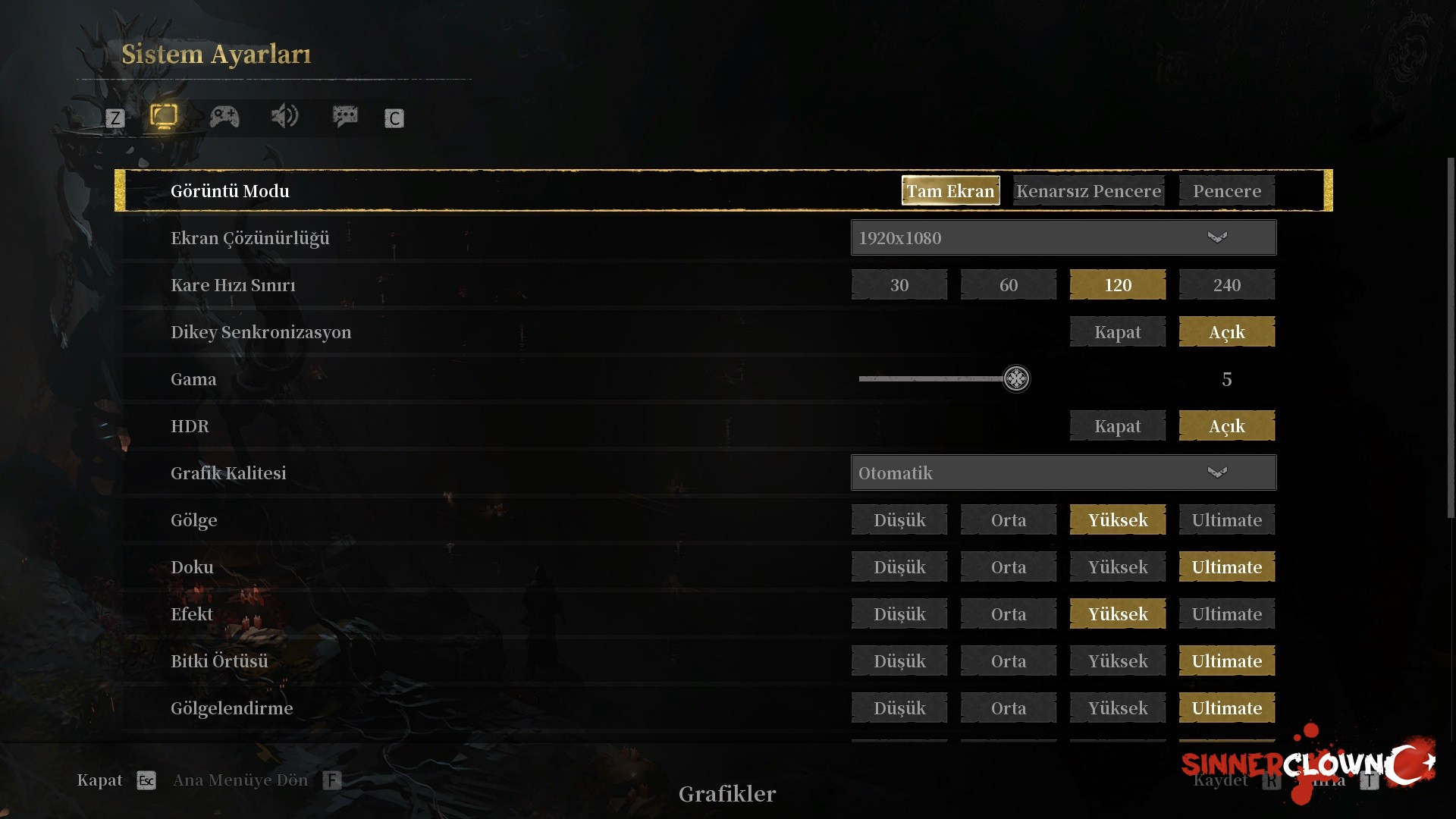The image size is (1456, 819).
Task: Choose Orta for Gölgelendirme
Action: (x=1008, y=708)
